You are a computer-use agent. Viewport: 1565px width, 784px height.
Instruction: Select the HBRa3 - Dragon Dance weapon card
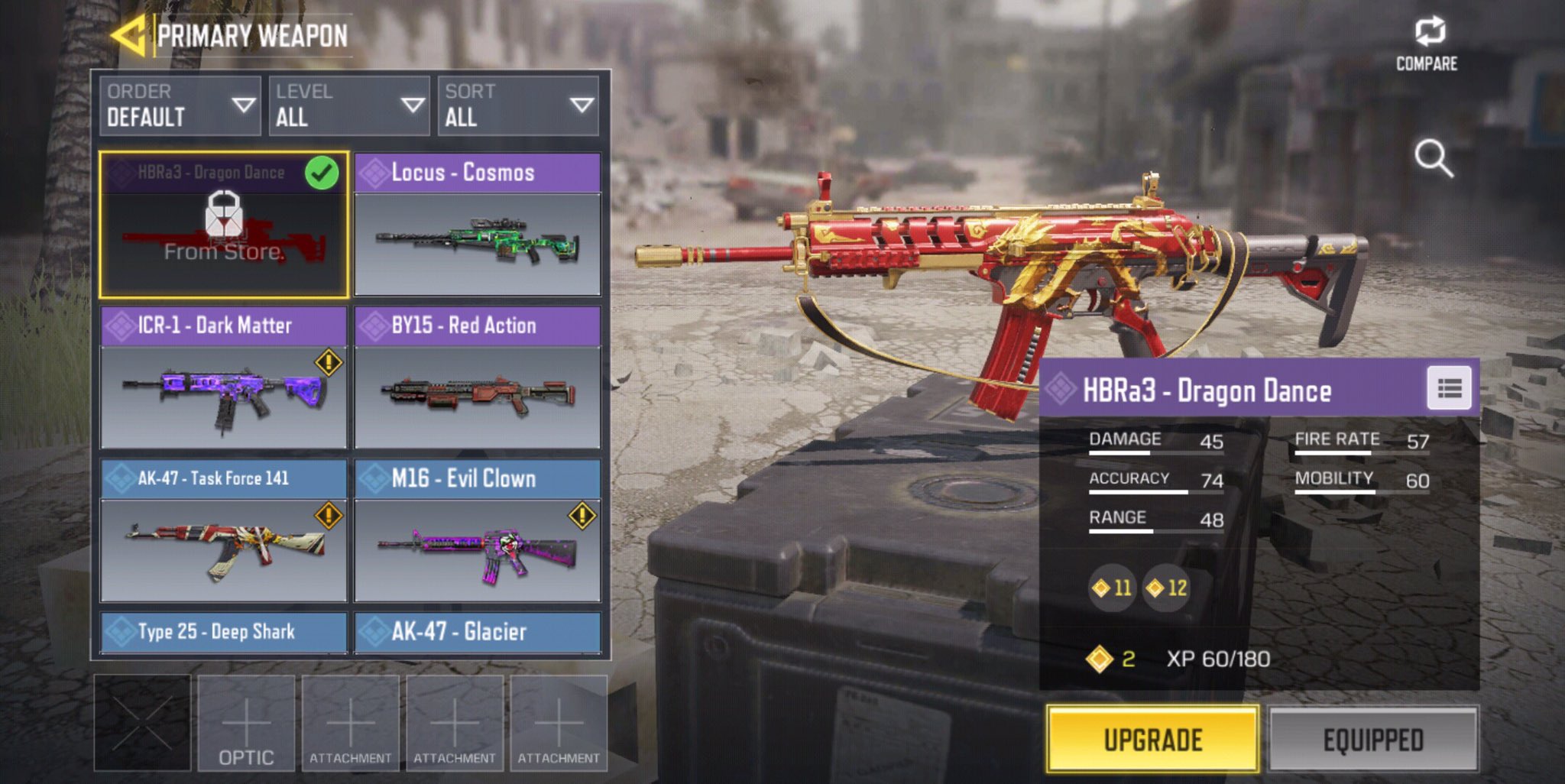tap(223, 225)
